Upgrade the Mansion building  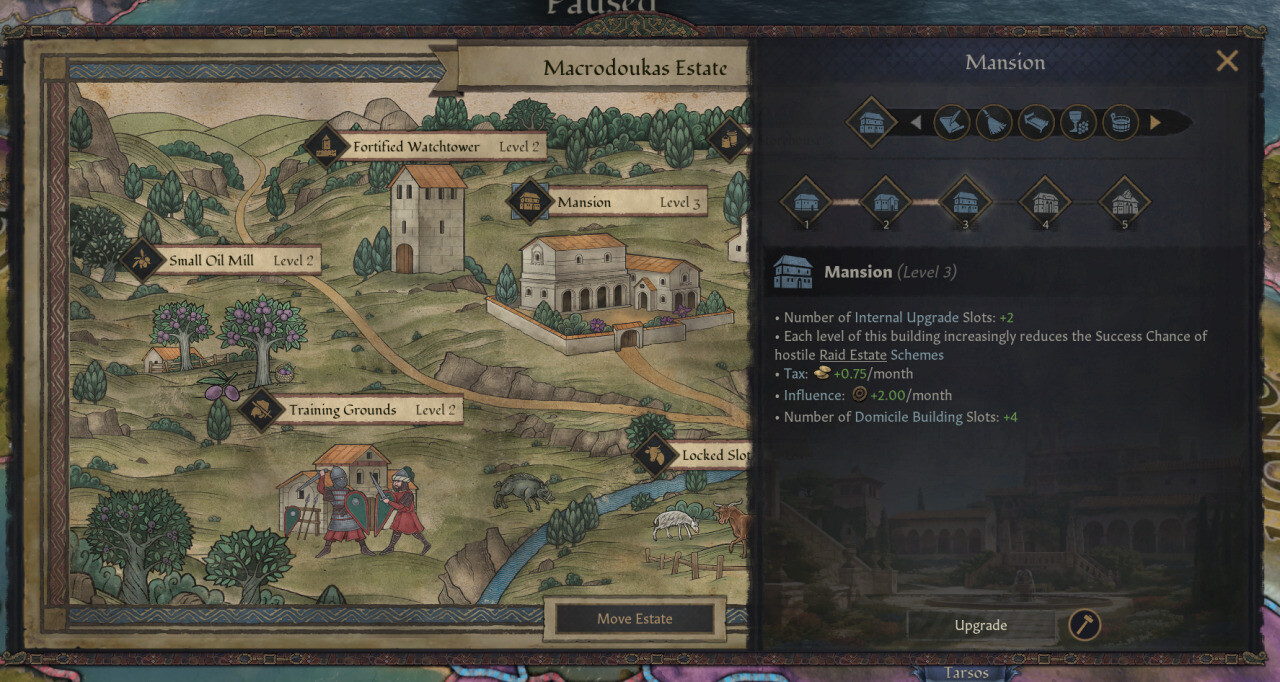pos(980,625)
